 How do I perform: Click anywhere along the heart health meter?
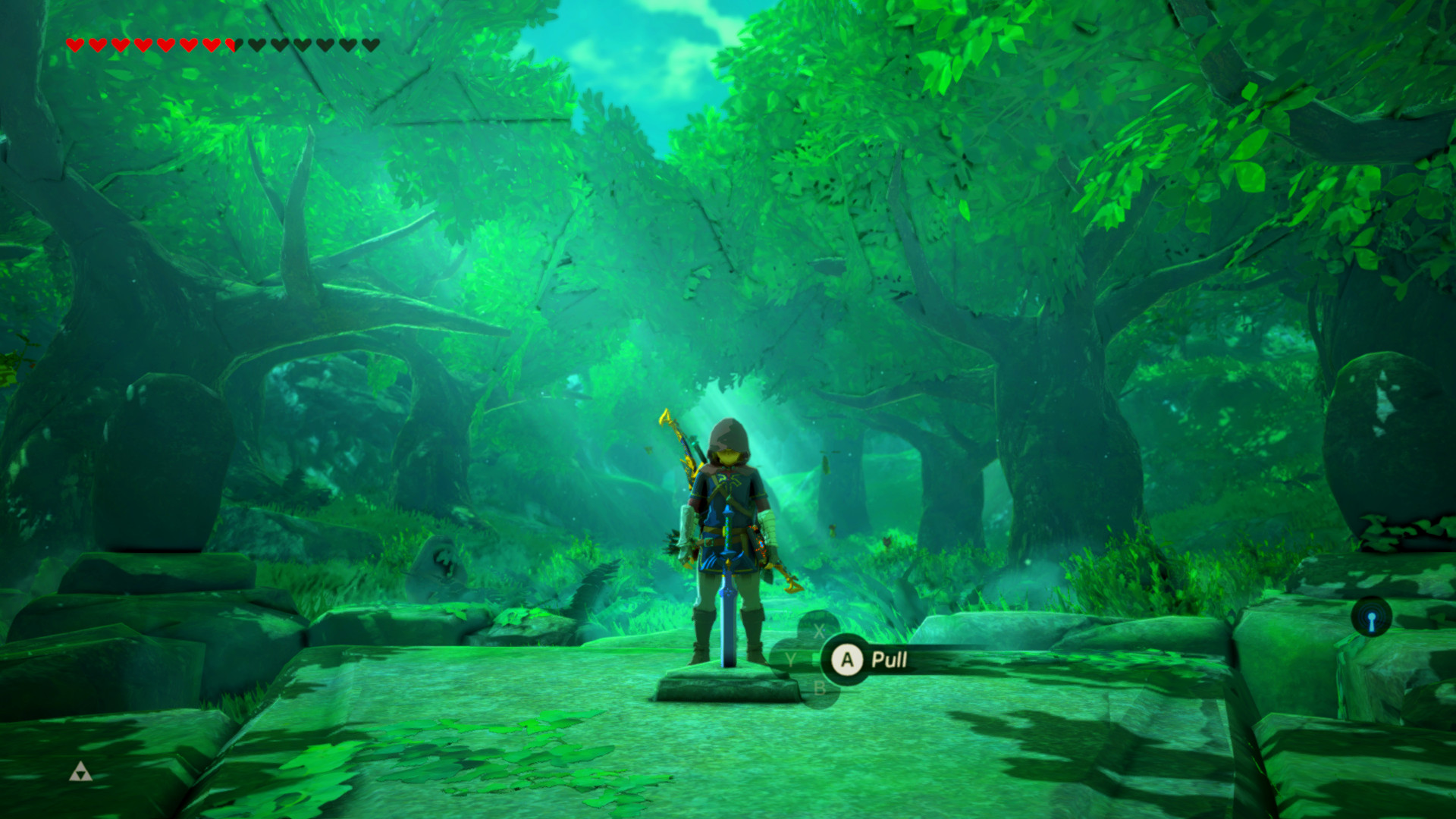point(220,45)
